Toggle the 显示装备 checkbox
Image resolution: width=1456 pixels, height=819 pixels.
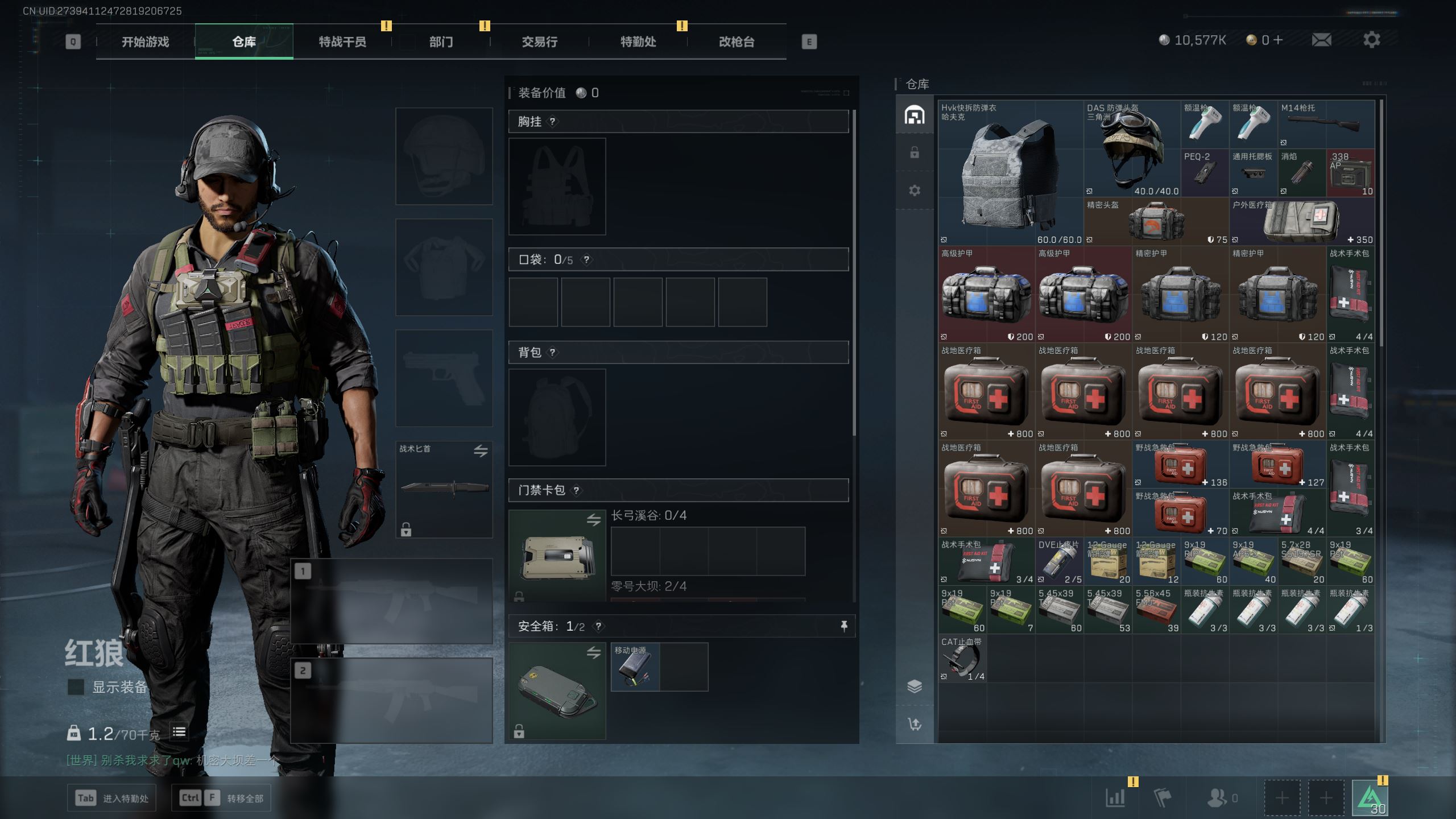coord(76,687)
